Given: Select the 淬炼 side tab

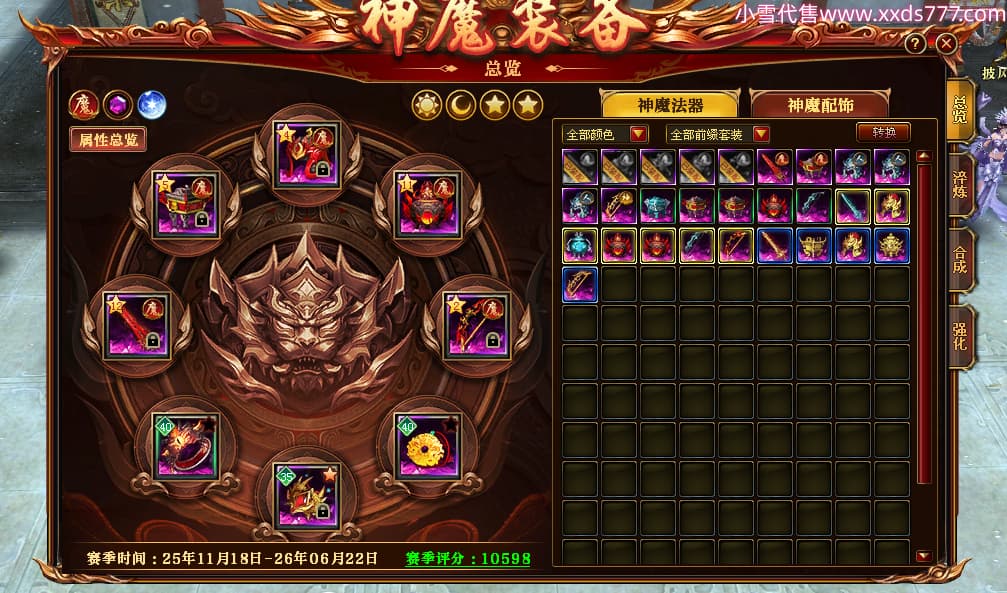Looking at the screenshot, I should (960, 180).
